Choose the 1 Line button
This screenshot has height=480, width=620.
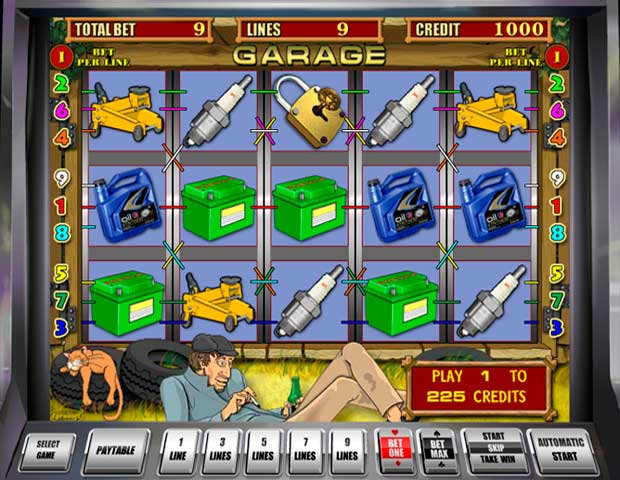[x=177, y=450]
